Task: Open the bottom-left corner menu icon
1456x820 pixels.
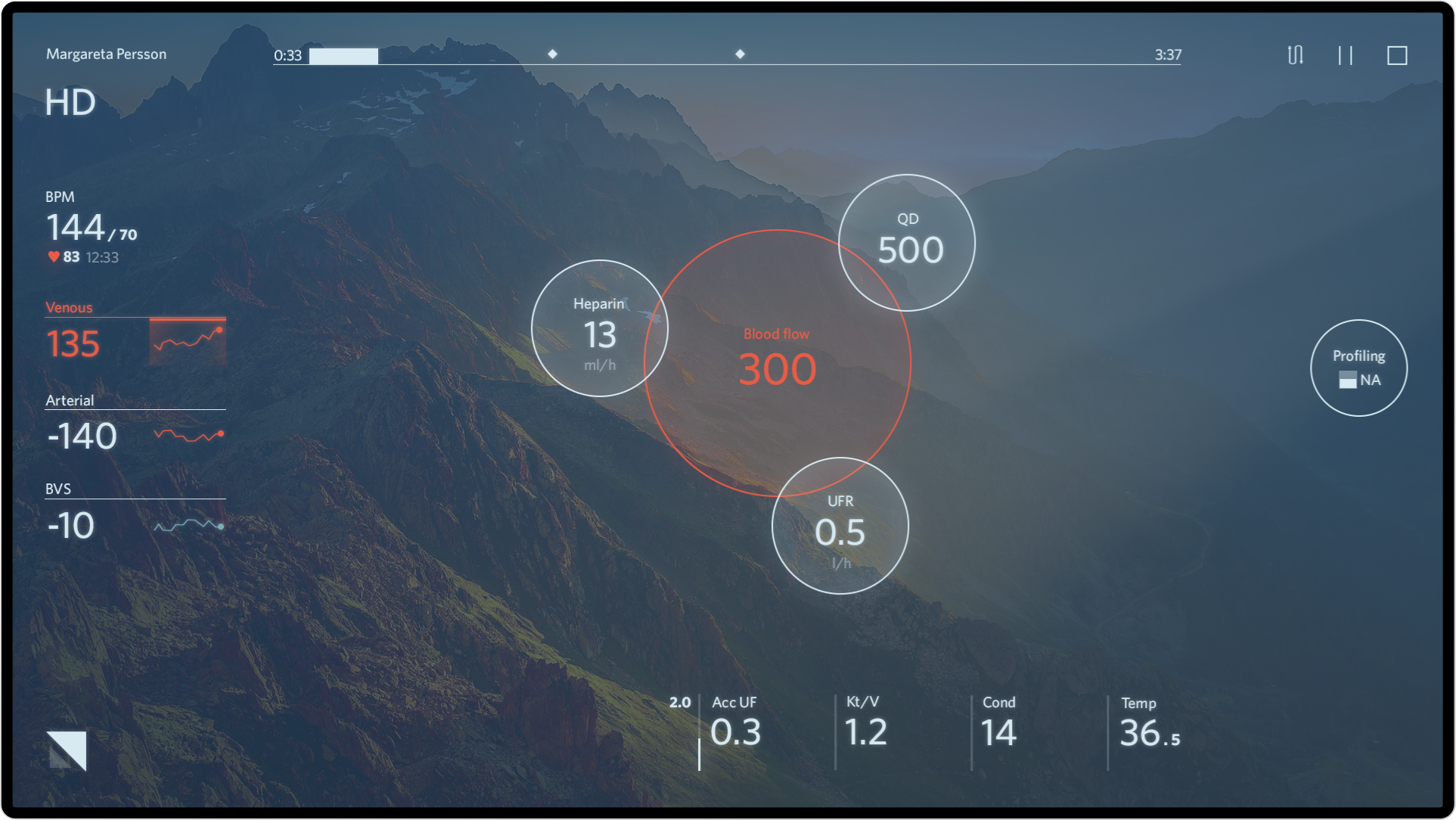Action: (x=67, y=750)
